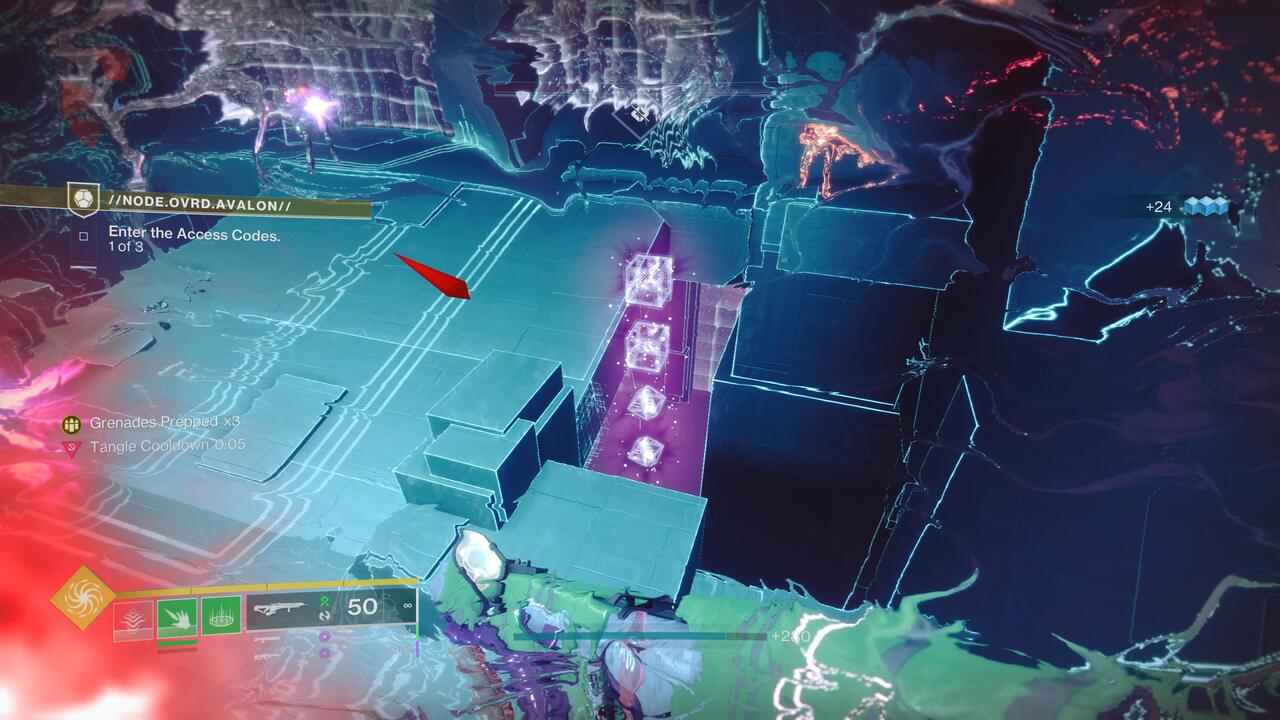
Task: Select the equipped auto rifle weapon icon
Action: [280, 608]
